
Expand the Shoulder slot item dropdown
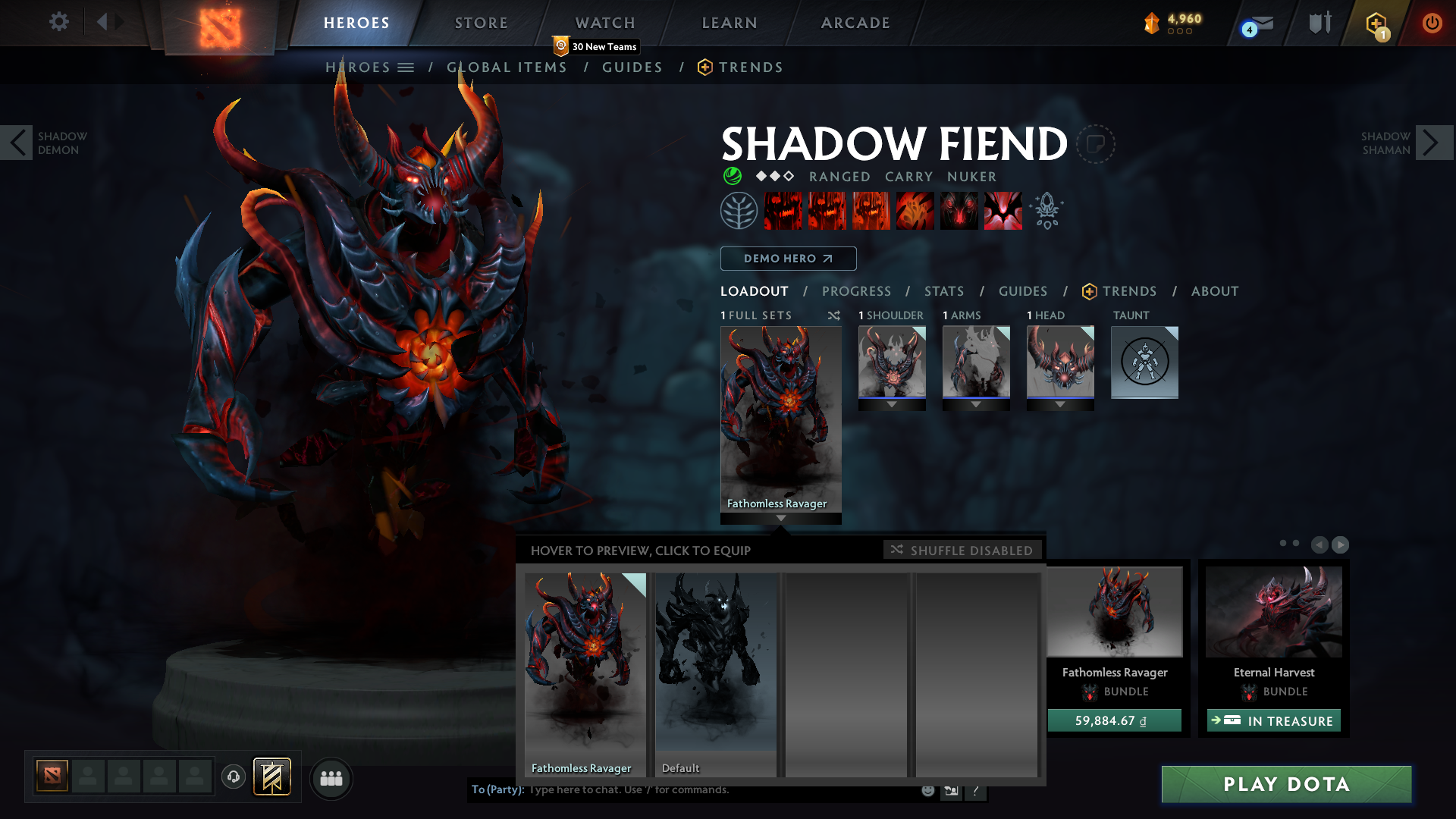(x=892, y=404)
